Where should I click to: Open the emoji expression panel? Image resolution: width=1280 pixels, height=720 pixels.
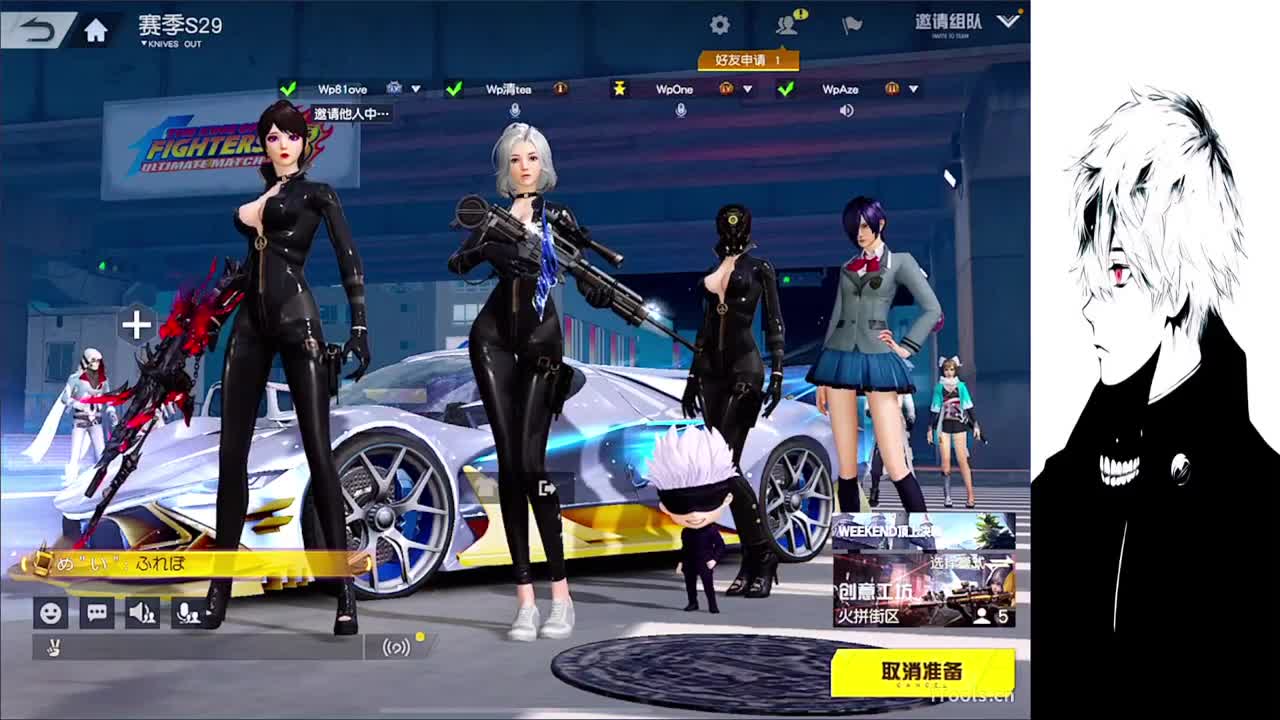49,613
